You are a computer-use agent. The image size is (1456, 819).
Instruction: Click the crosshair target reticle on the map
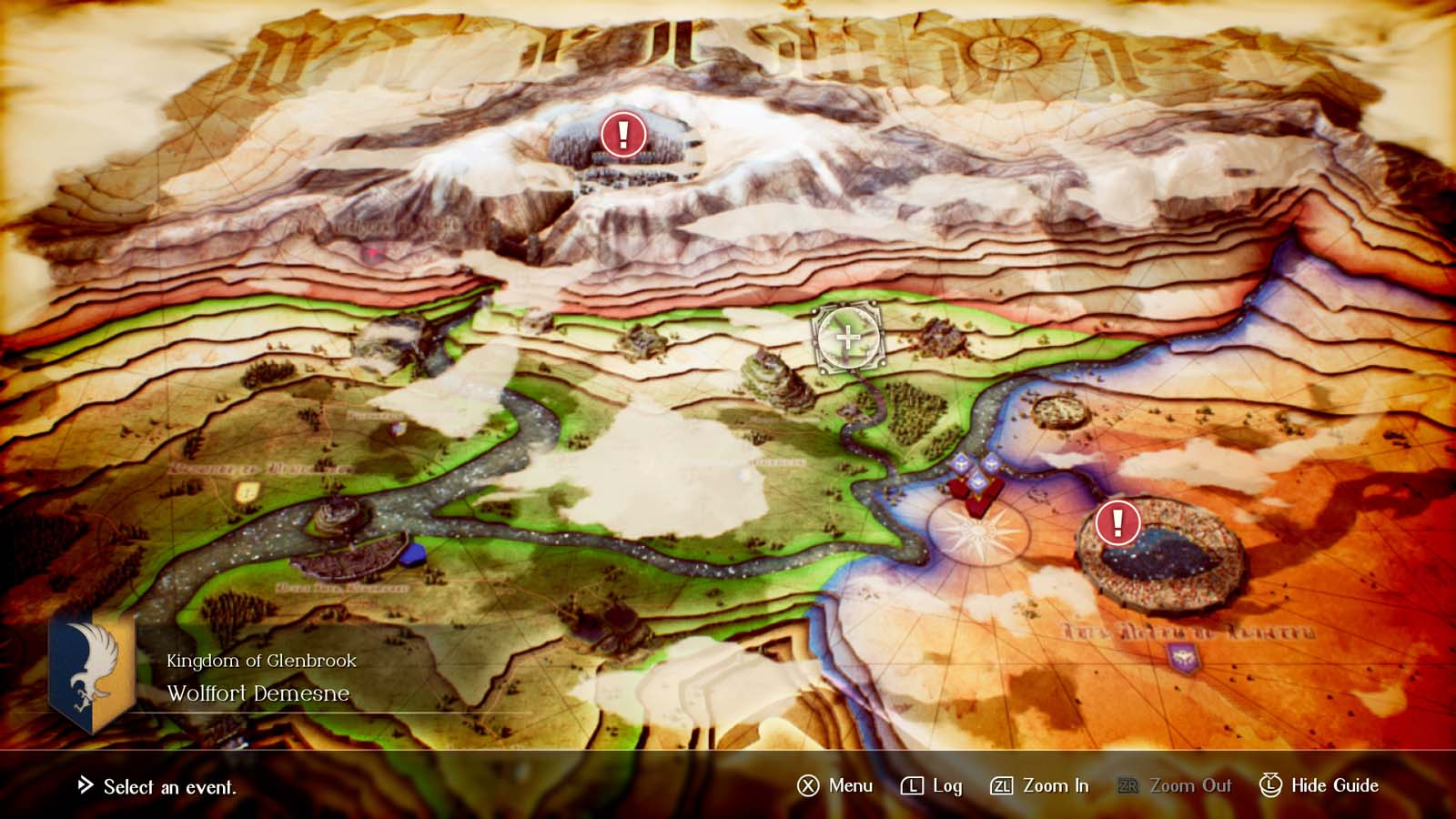846,338
